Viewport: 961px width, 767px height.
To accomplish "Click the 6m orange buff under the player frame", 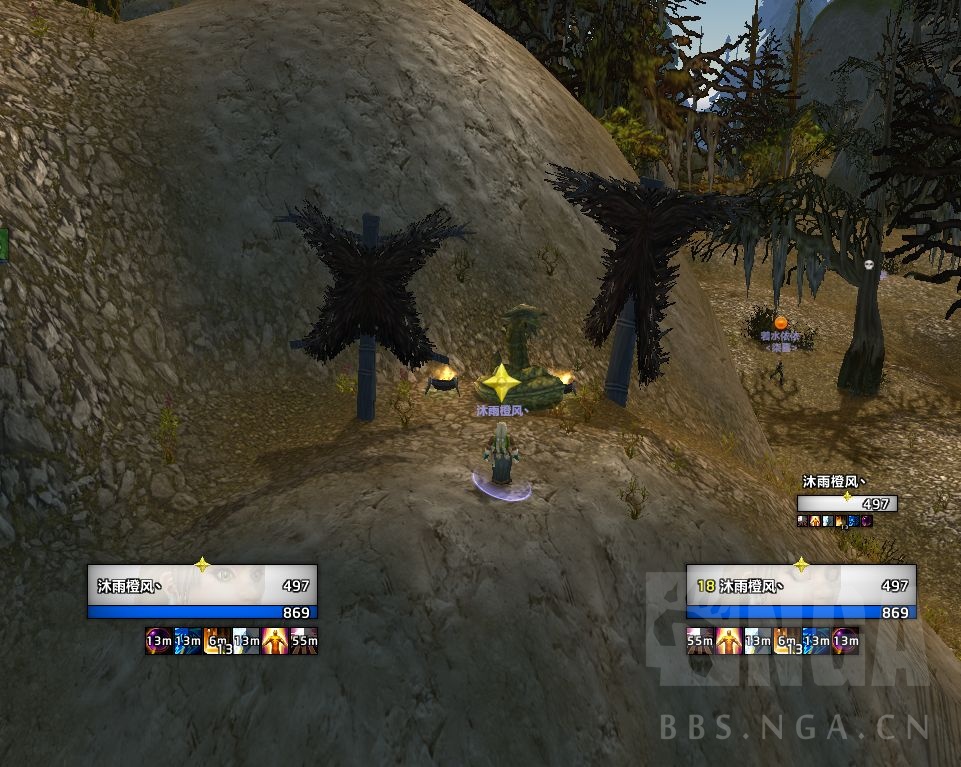I will [x=217, y=641].
